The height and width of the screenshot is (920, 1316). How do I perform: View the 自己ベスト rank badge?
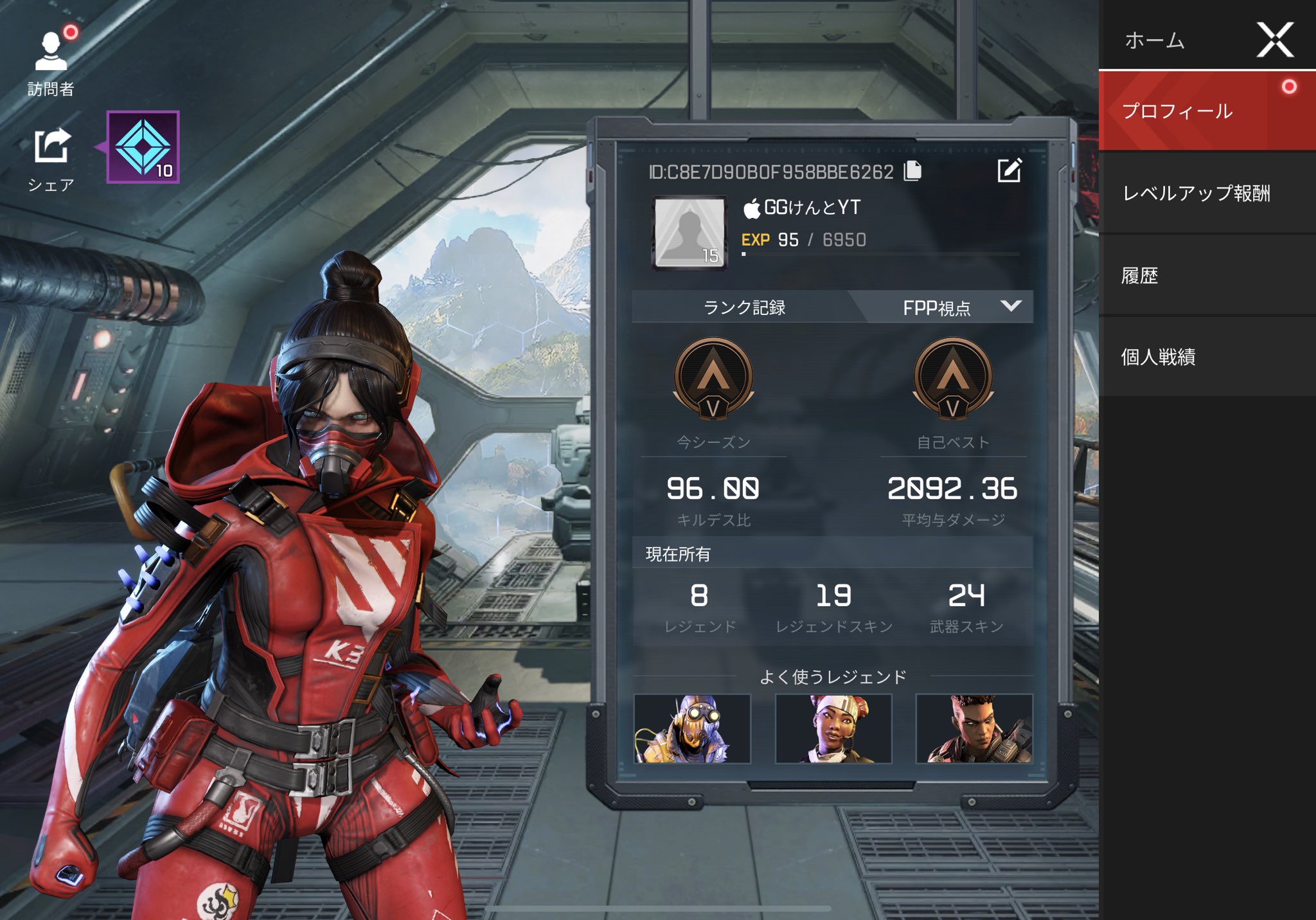click(953, 379)
